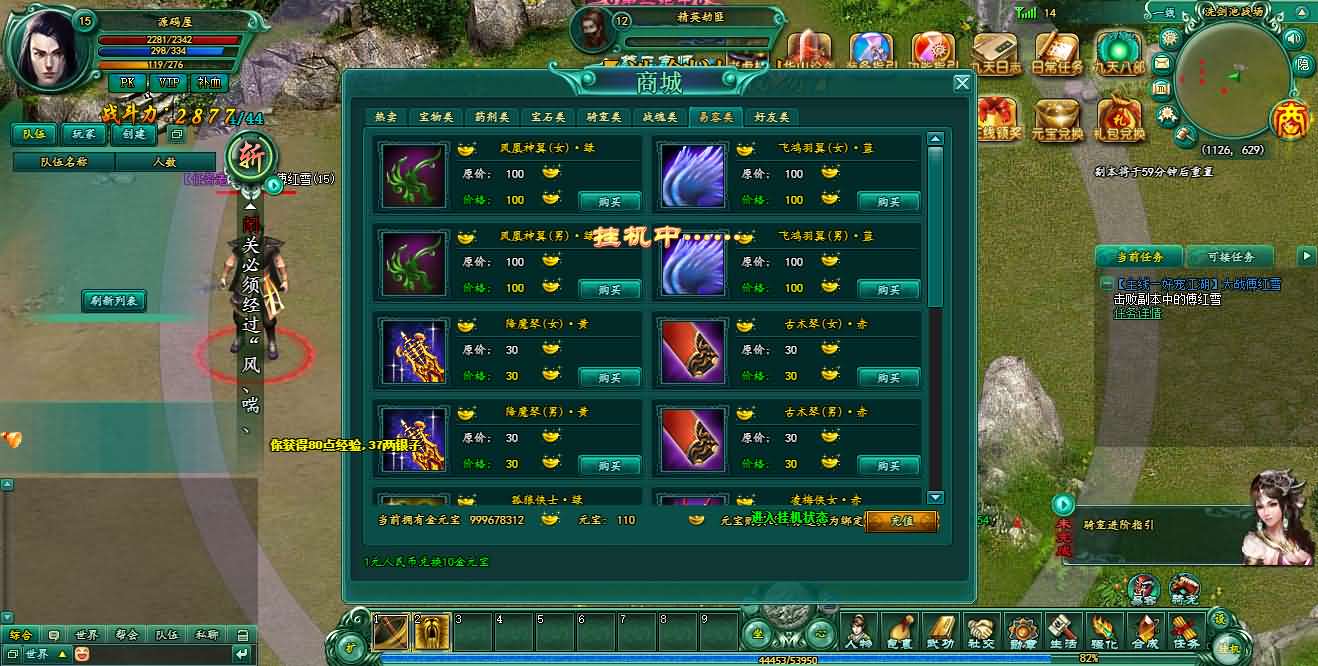The height and width of the screenshot is (666, 1318).
Task: Toggle sound with the speaker icon
Action: (1294, 38)
